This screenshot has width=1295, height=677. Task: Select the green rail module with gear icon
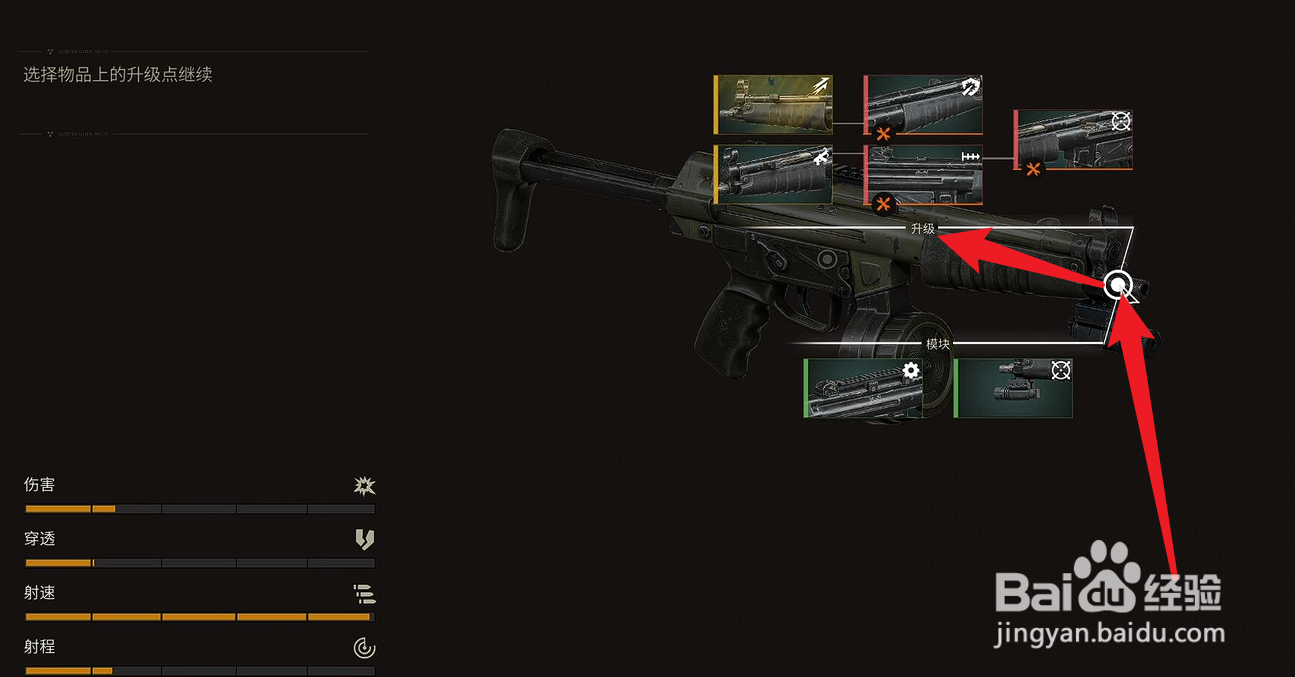pos(864,388)
